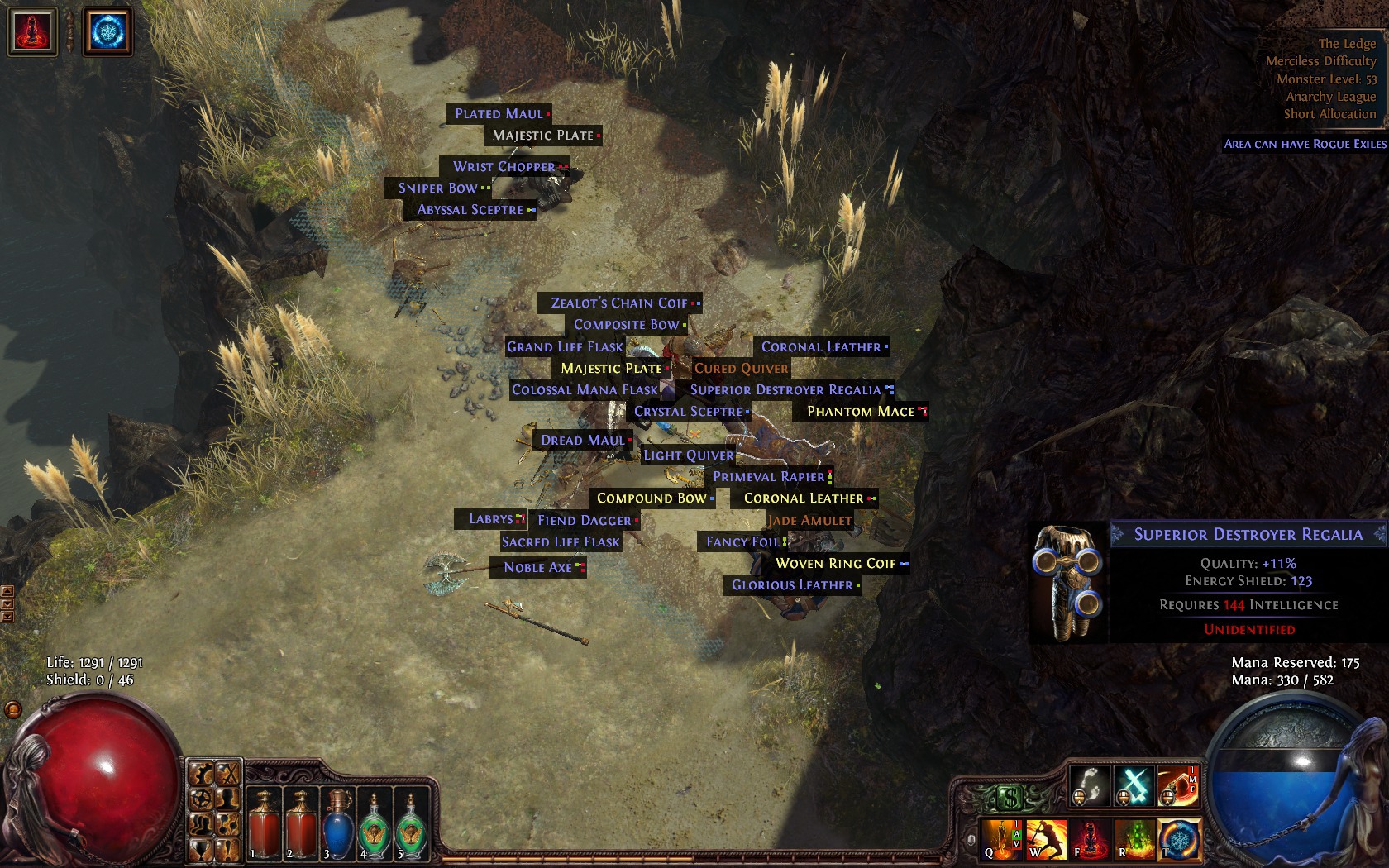Pick up the Woven Ring Coif label
This screenshot has height=868, width=1389.
[835, 563]
